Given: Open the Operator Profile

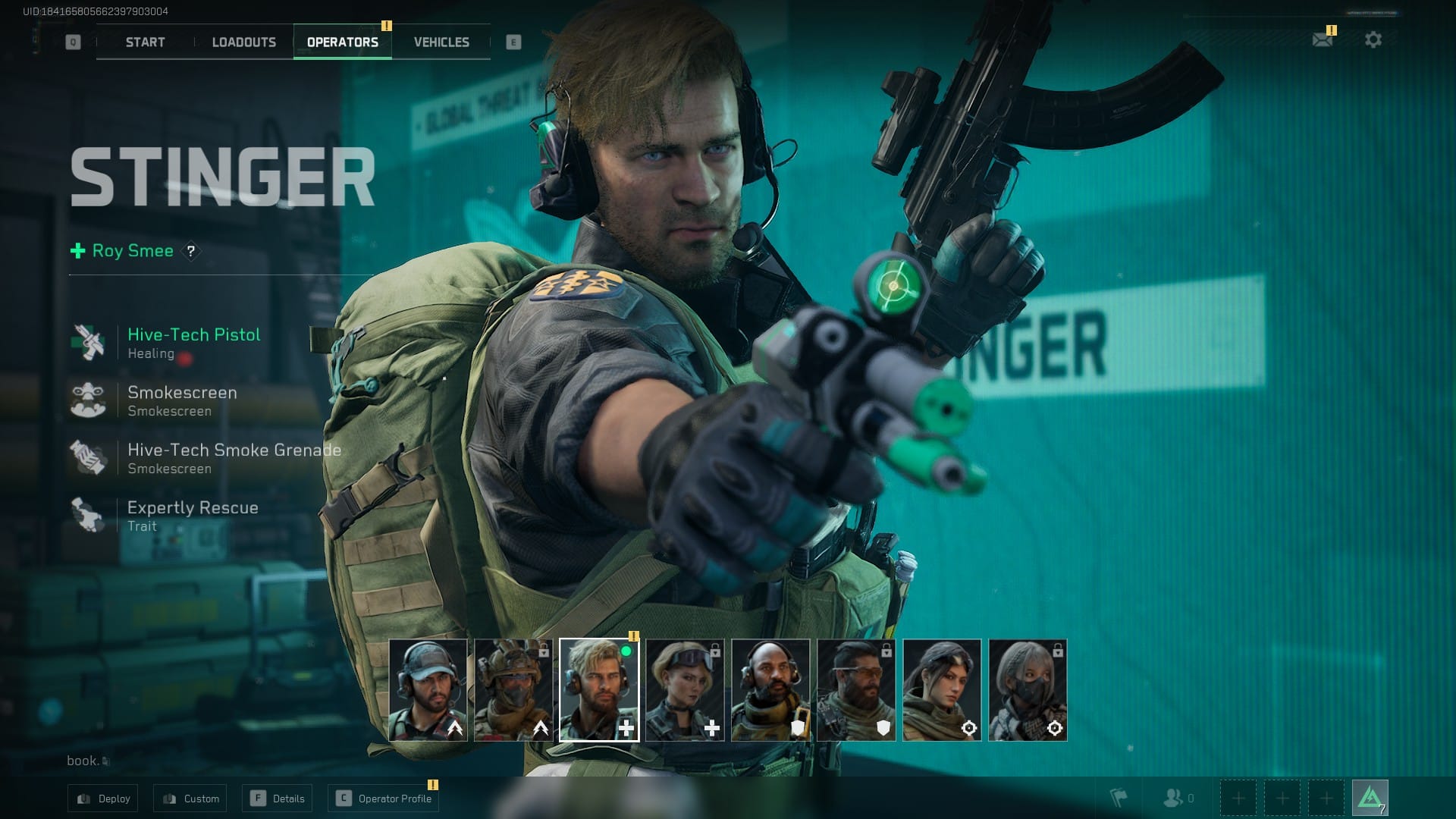Looking at the screenshot, I should pyautogui.click(x=384, y=799).
